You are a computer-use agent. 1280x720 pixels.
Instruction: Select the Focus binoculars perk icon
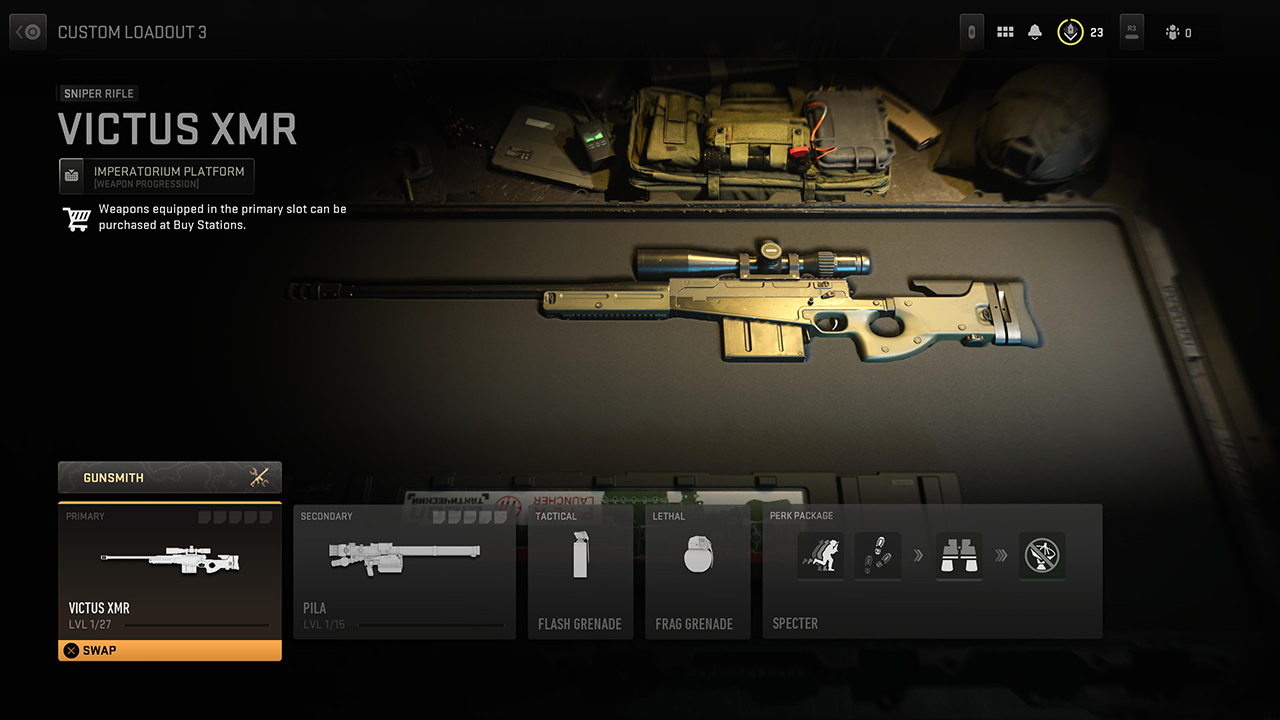point(959,556)
